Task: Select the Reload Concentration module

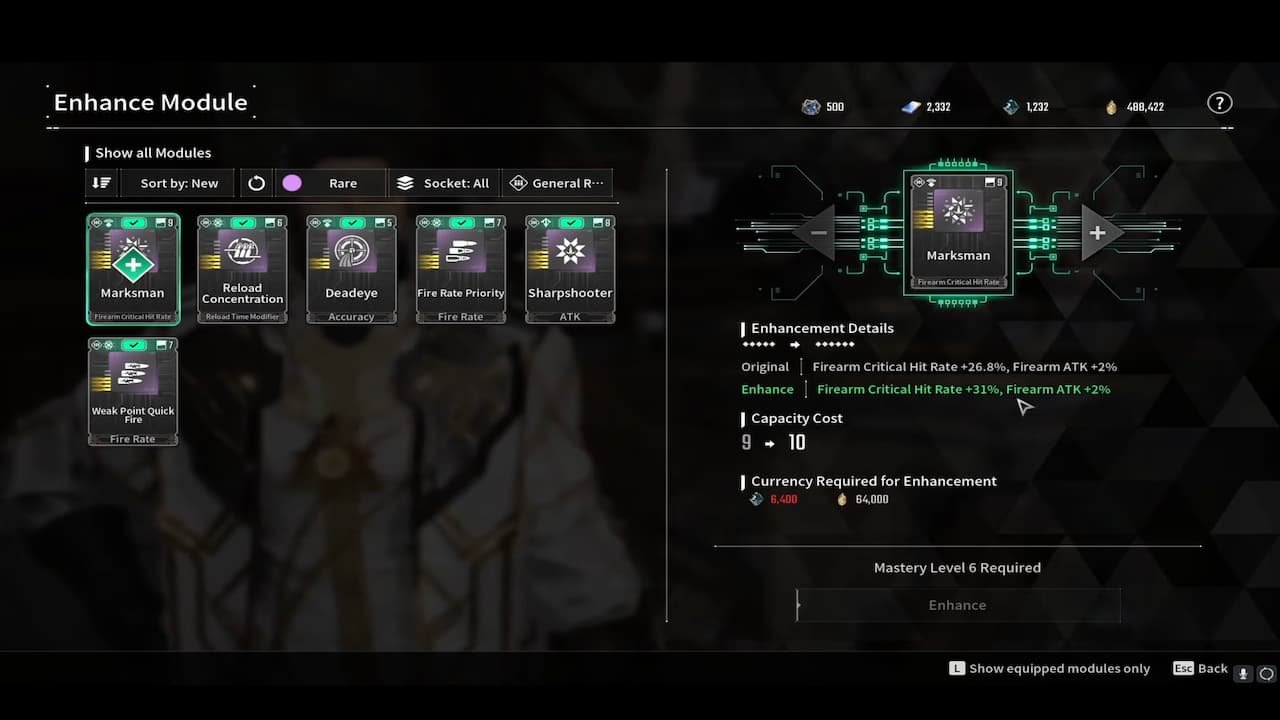Action: [x=242, y=268]
